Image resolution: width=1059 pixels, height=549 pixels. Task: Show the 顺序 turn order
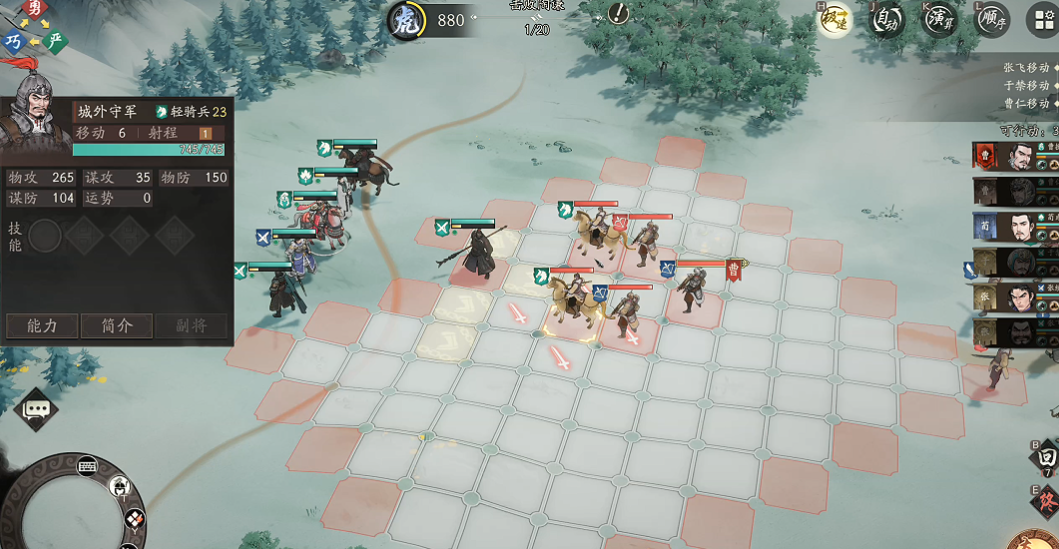(x=991, y=19)
